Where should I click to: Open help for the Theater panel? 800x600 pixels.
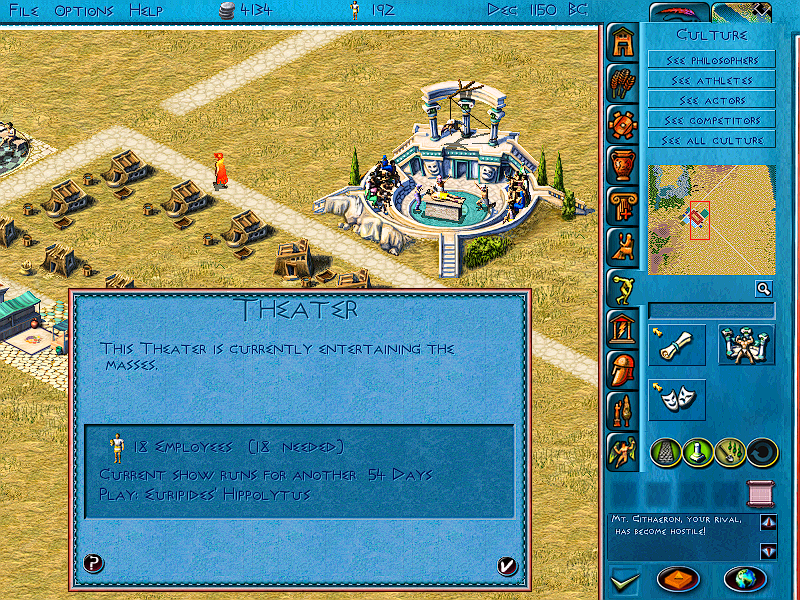tap(93, 564)
